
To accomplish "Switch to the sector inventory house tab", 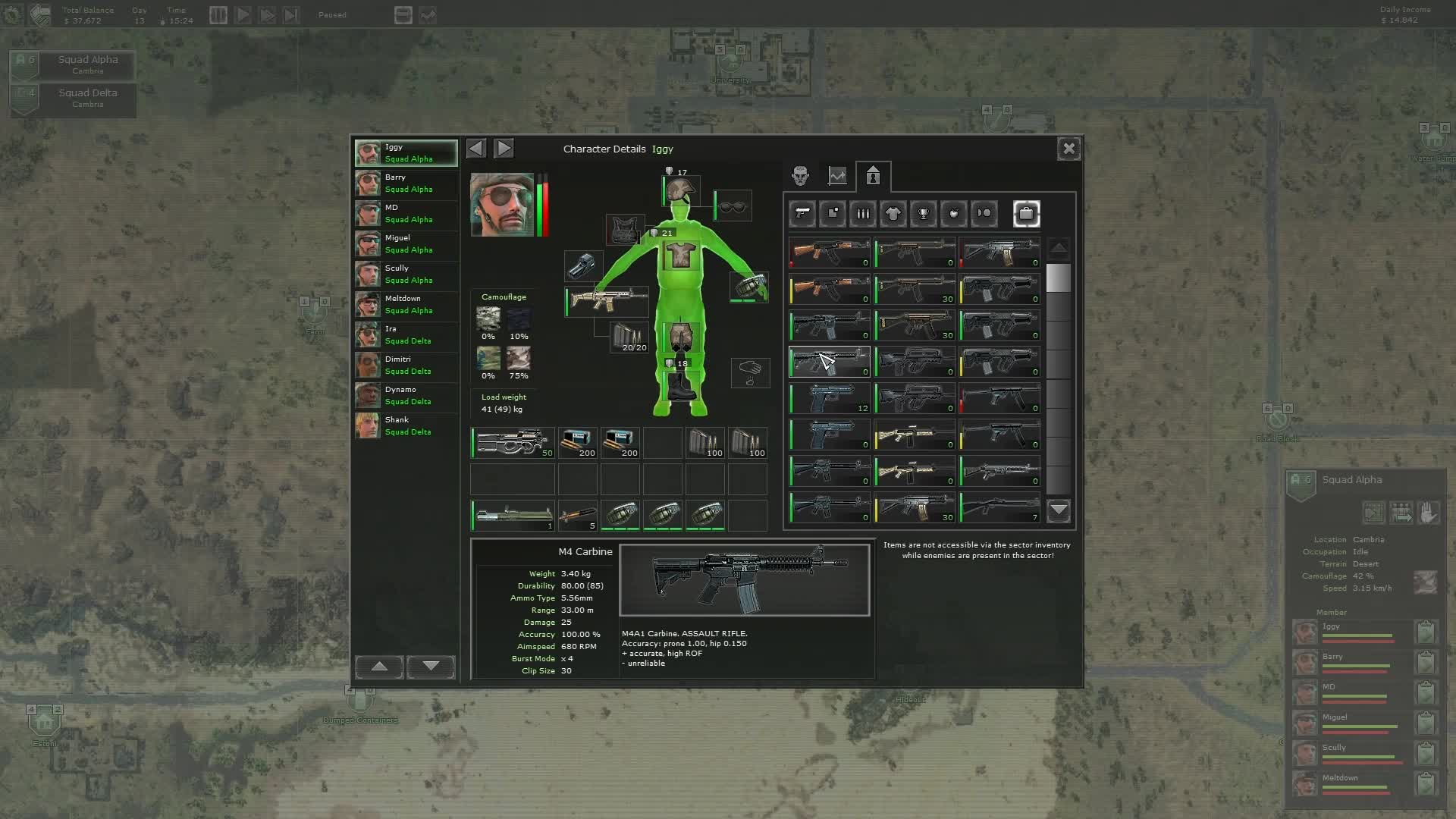I will (873, 177).
